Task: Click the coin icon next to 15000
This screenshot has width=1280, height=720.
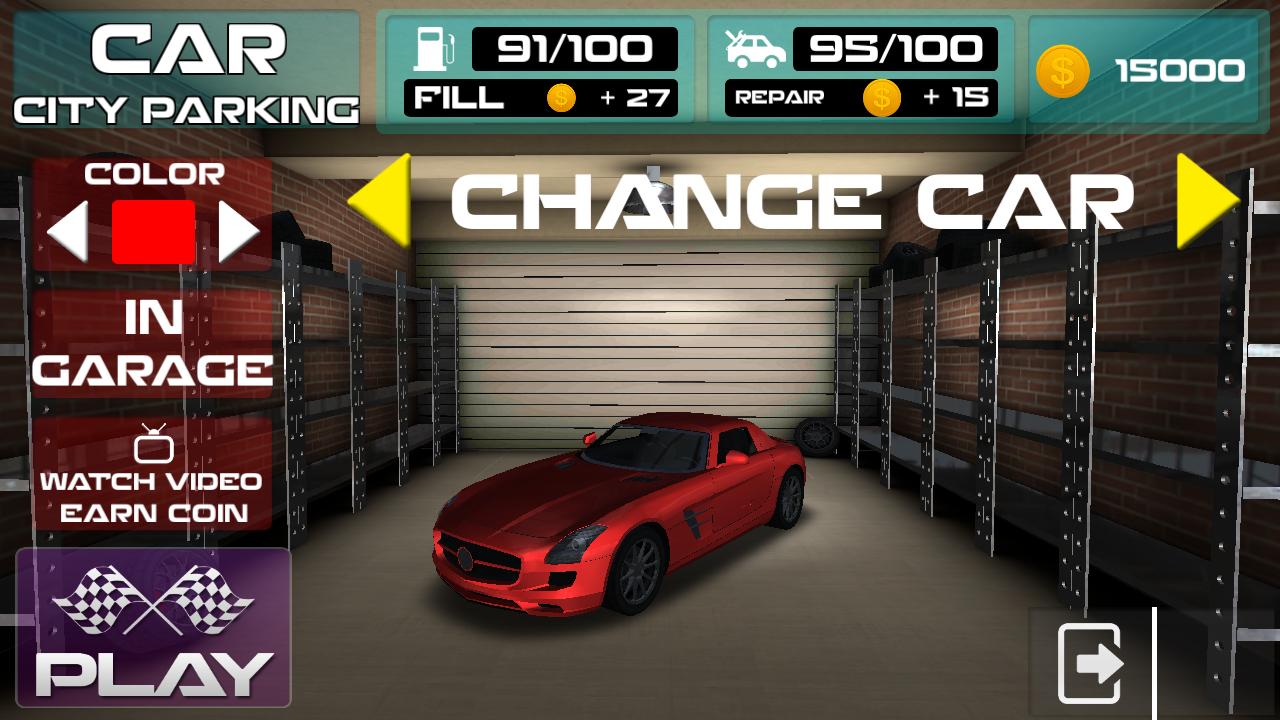Action: pos(1064,71)
